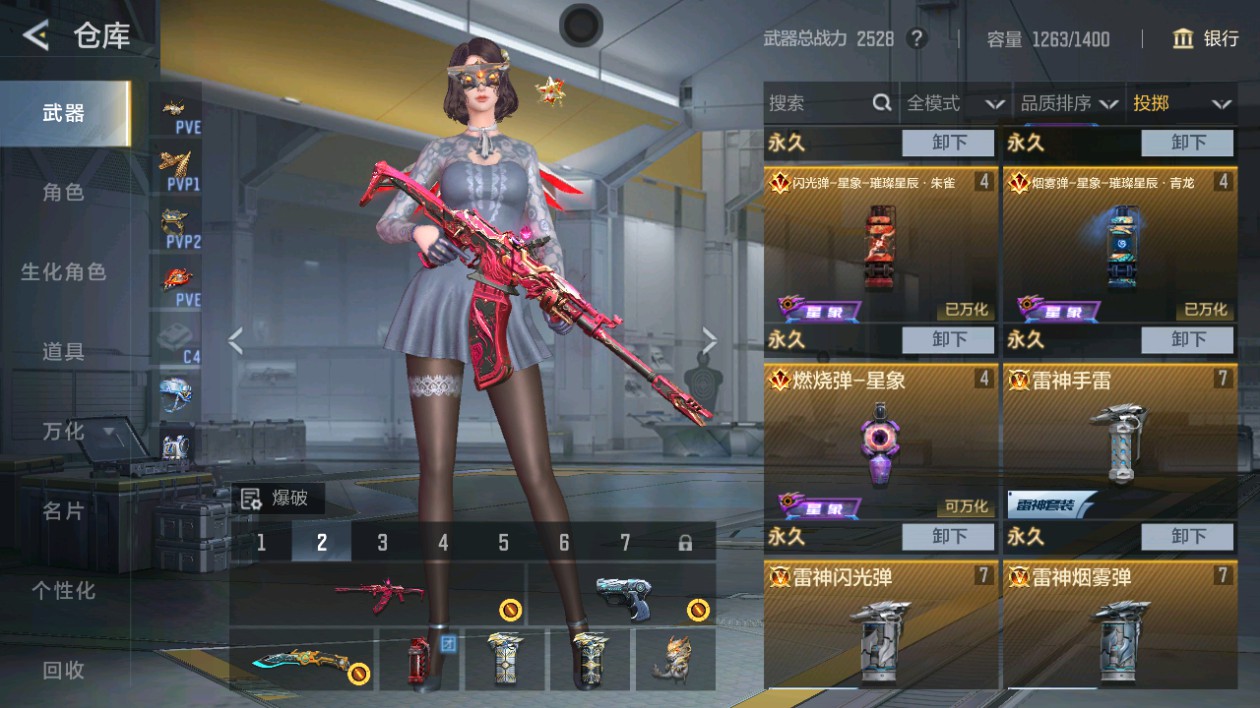1260x708 pixels.
Task: Select the 雷神手雷 grenade card
Action: [x=1120, y=440]
